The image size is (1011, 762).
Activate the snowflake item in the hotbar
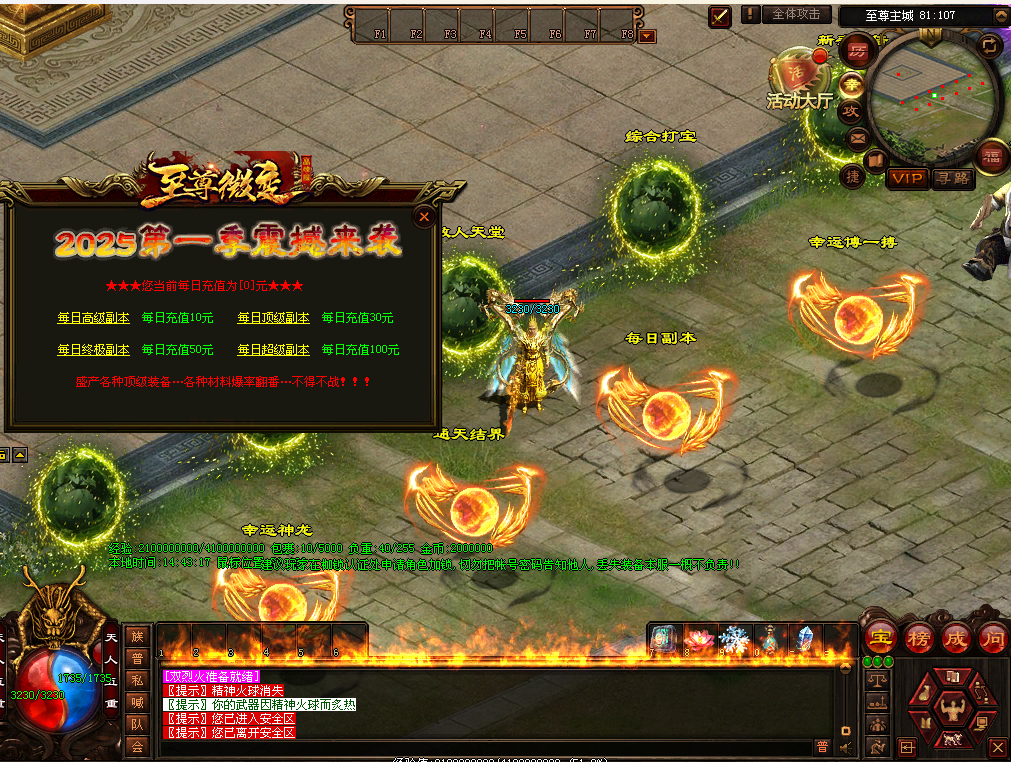tap(734, 639)
